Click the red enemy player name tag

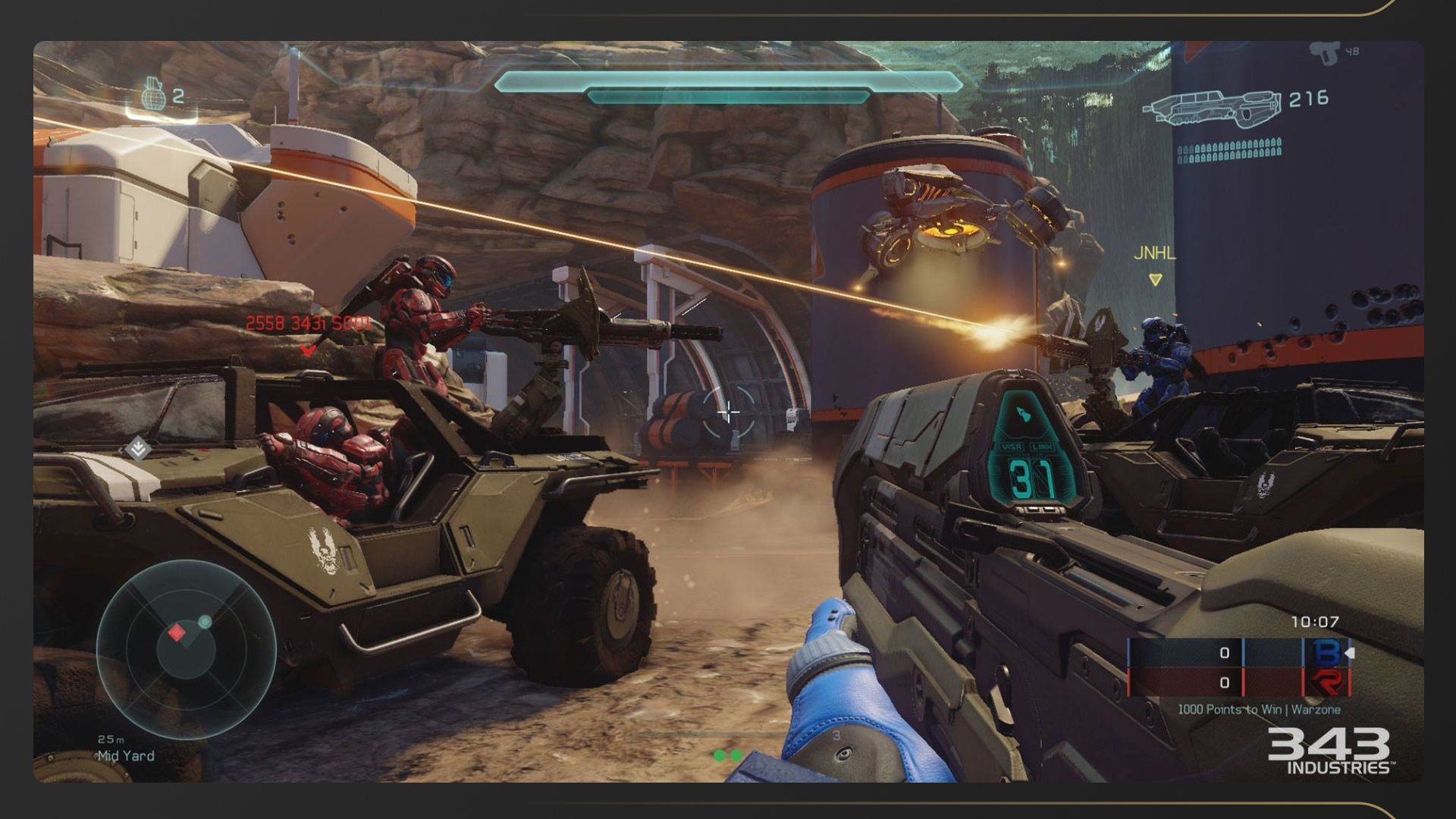308,324
